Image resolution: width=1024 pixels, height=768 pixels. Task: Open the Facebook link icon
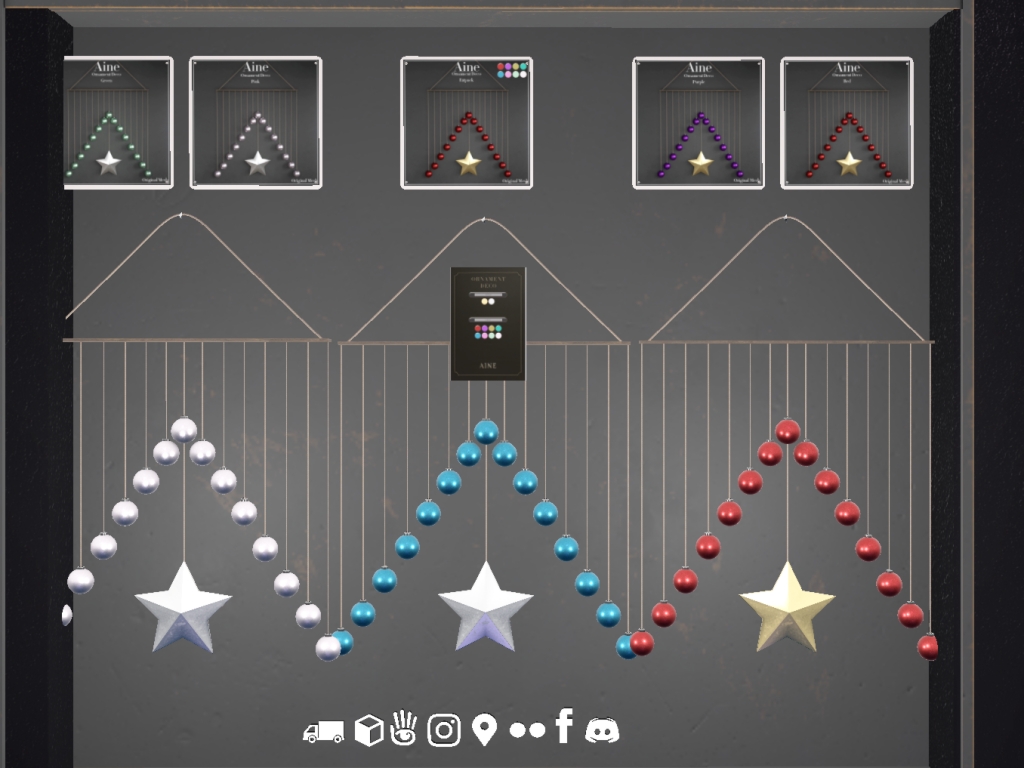coord(564,726)
